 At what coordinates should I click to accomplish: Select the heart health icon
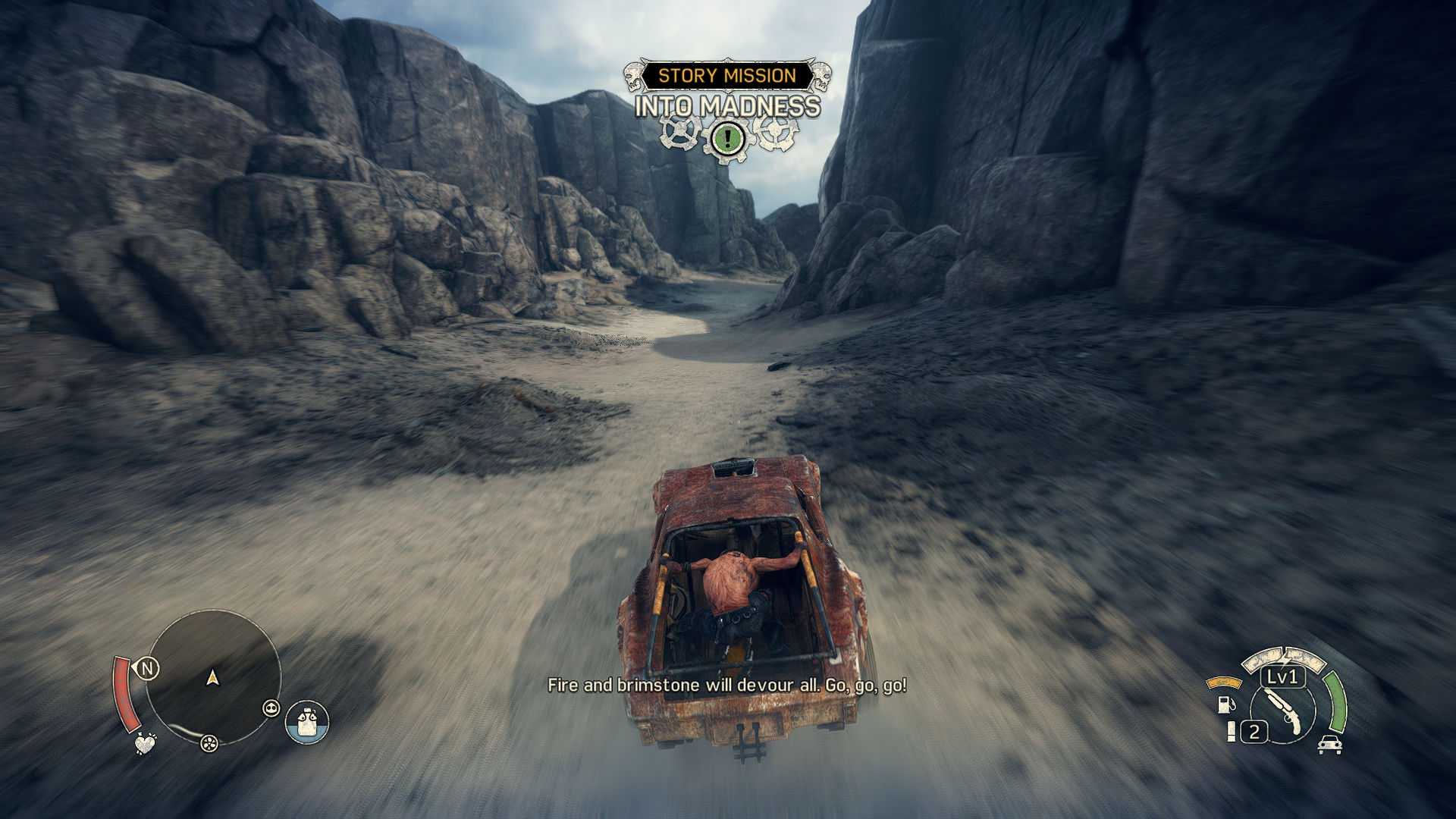click(145, 743)
